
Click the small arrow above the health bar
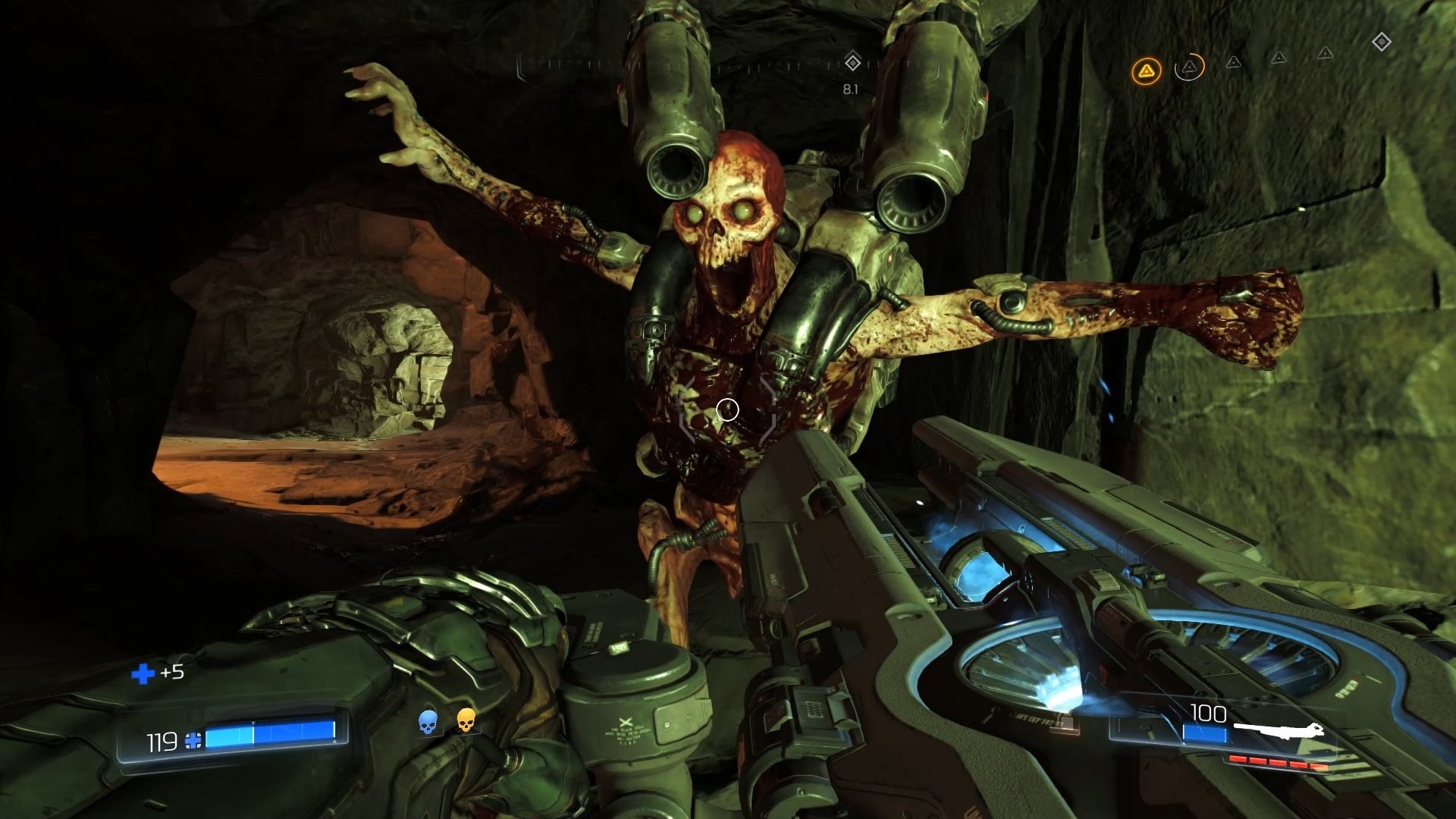coord(253,723)
